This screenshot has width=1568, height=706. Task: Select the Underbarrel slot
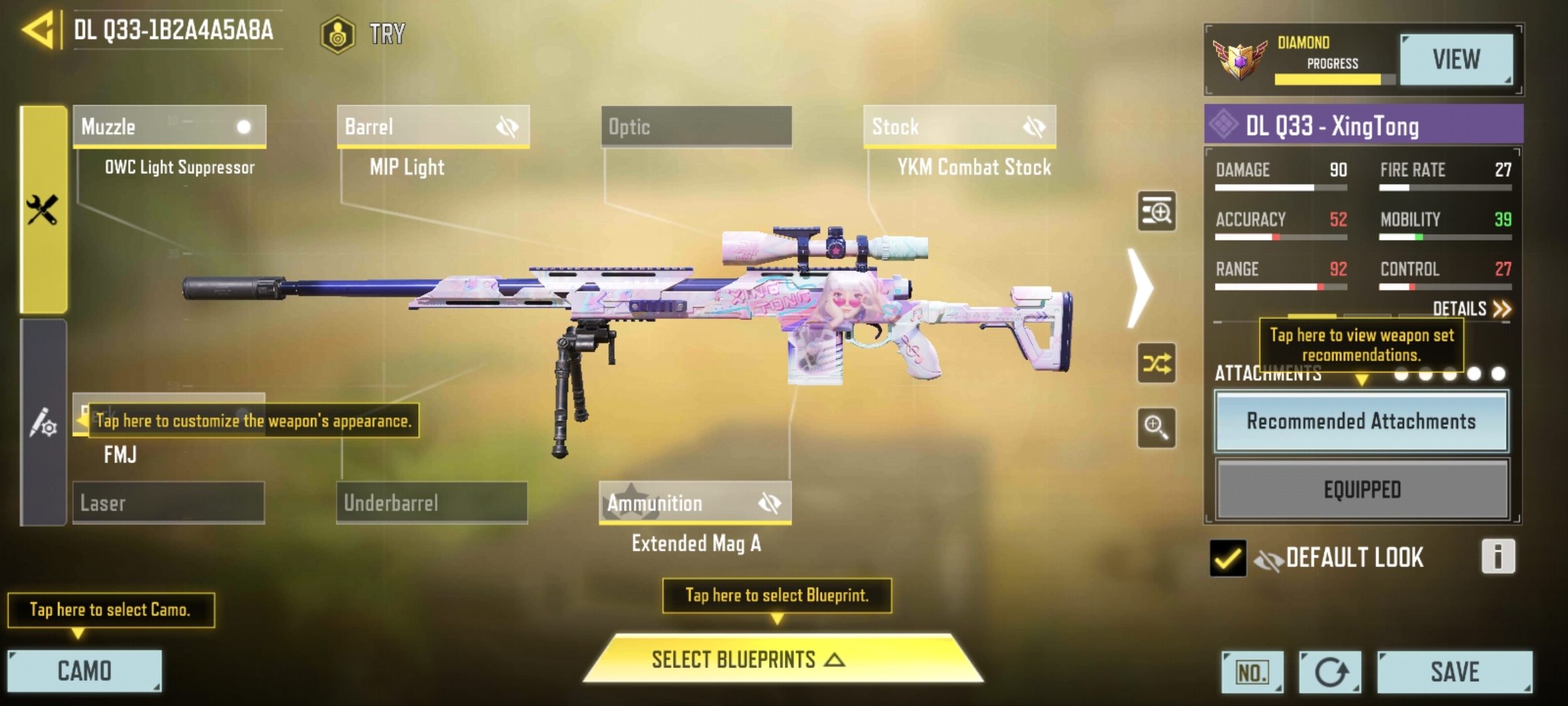coord(432,503)
